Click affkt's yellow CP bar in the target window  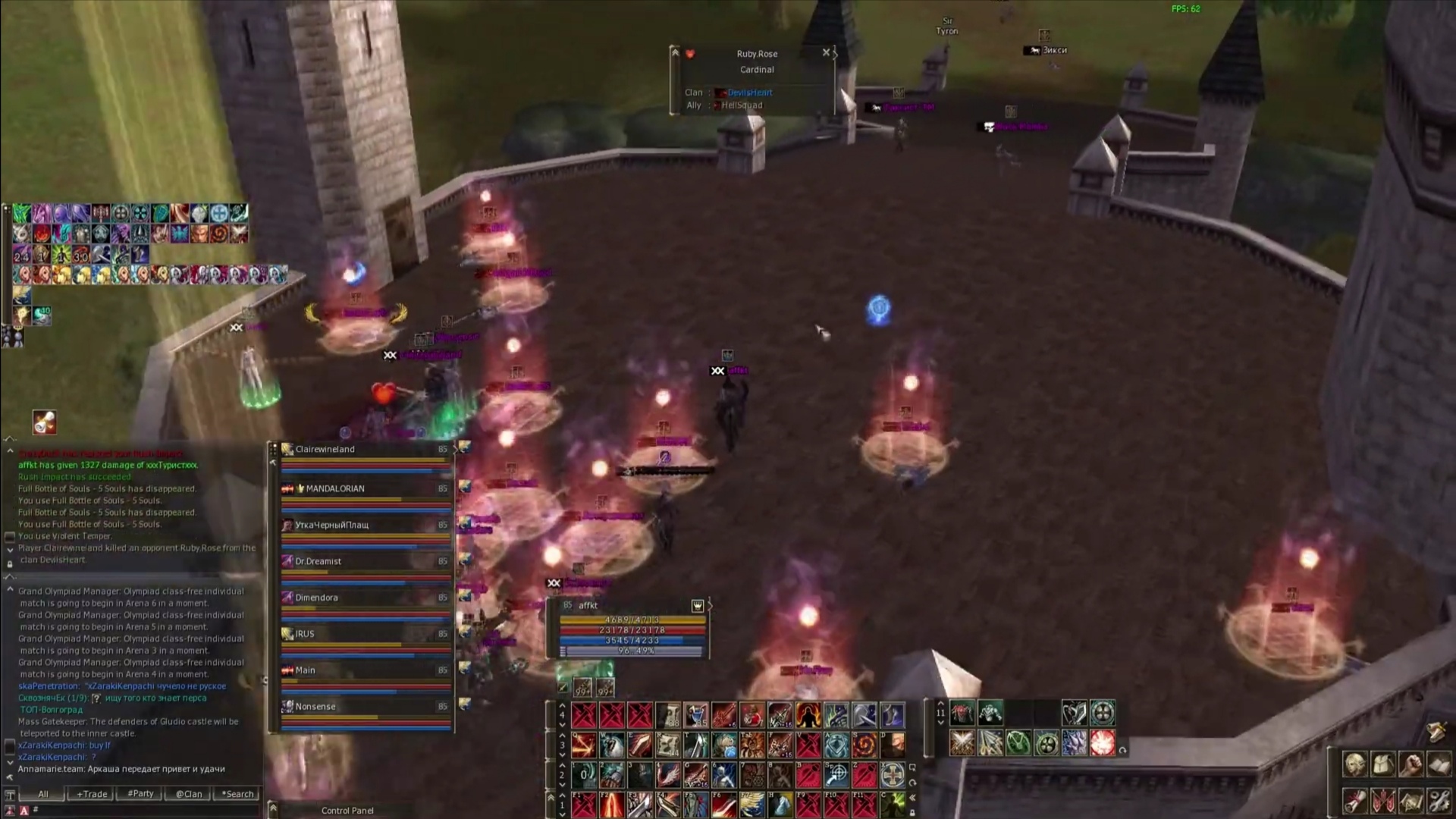633,620
